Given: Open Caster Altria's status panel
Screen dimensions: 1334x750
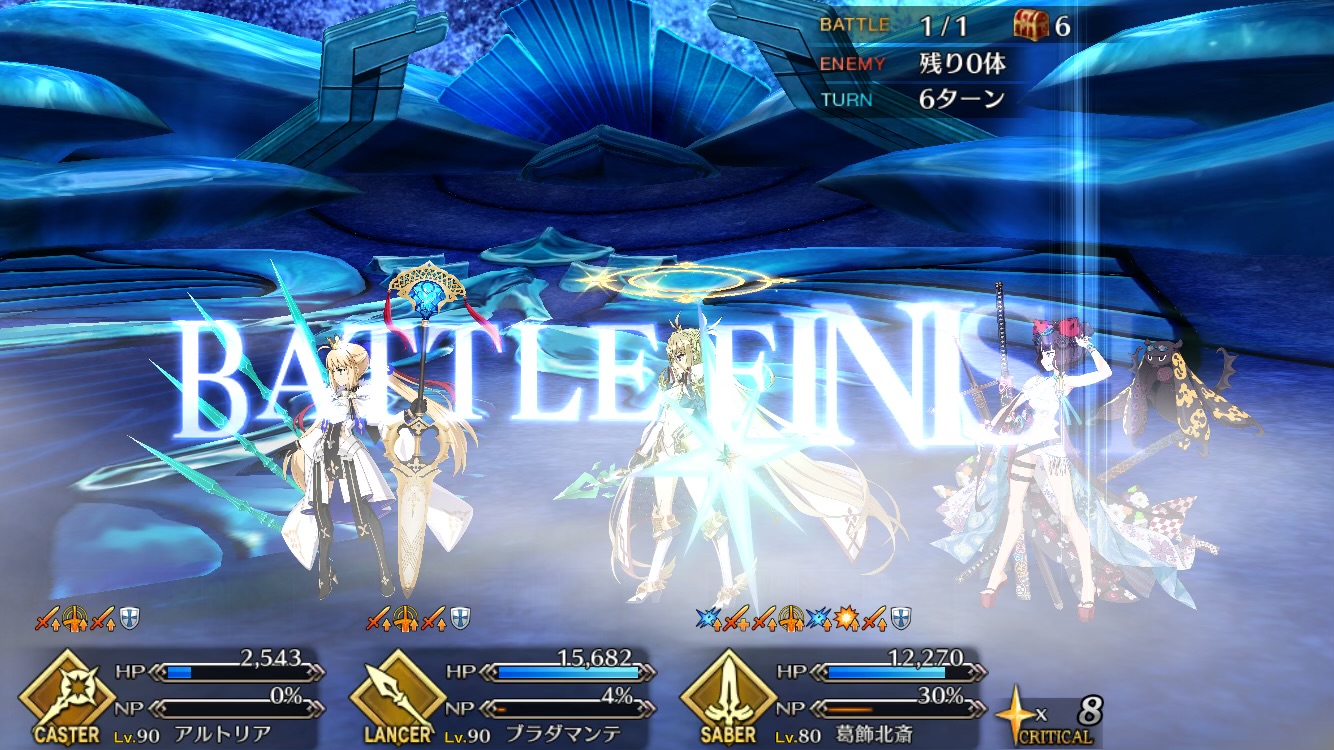Looking at the screenshot, I should (175, 697).
